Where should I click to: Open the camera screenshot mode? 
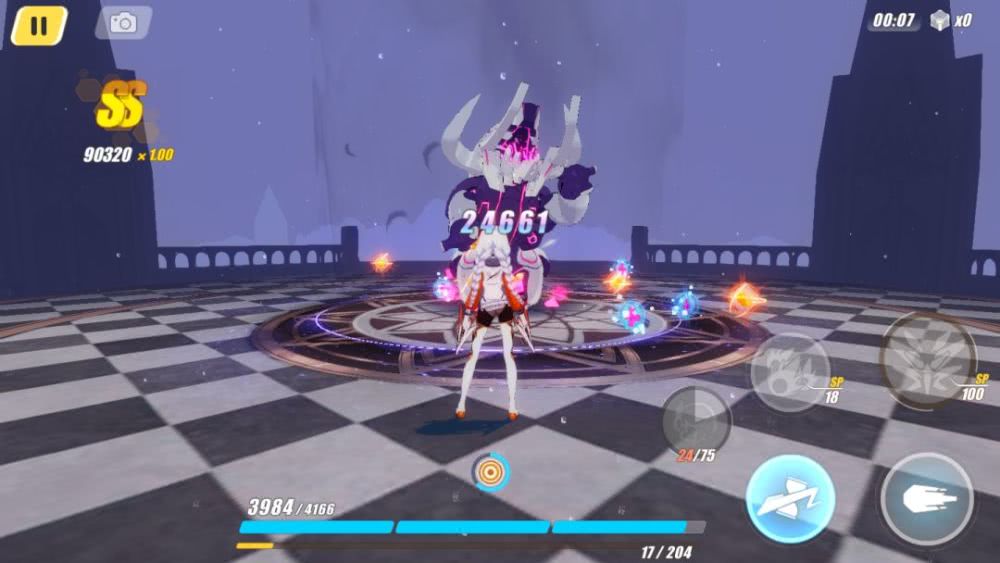click(123, 22)
